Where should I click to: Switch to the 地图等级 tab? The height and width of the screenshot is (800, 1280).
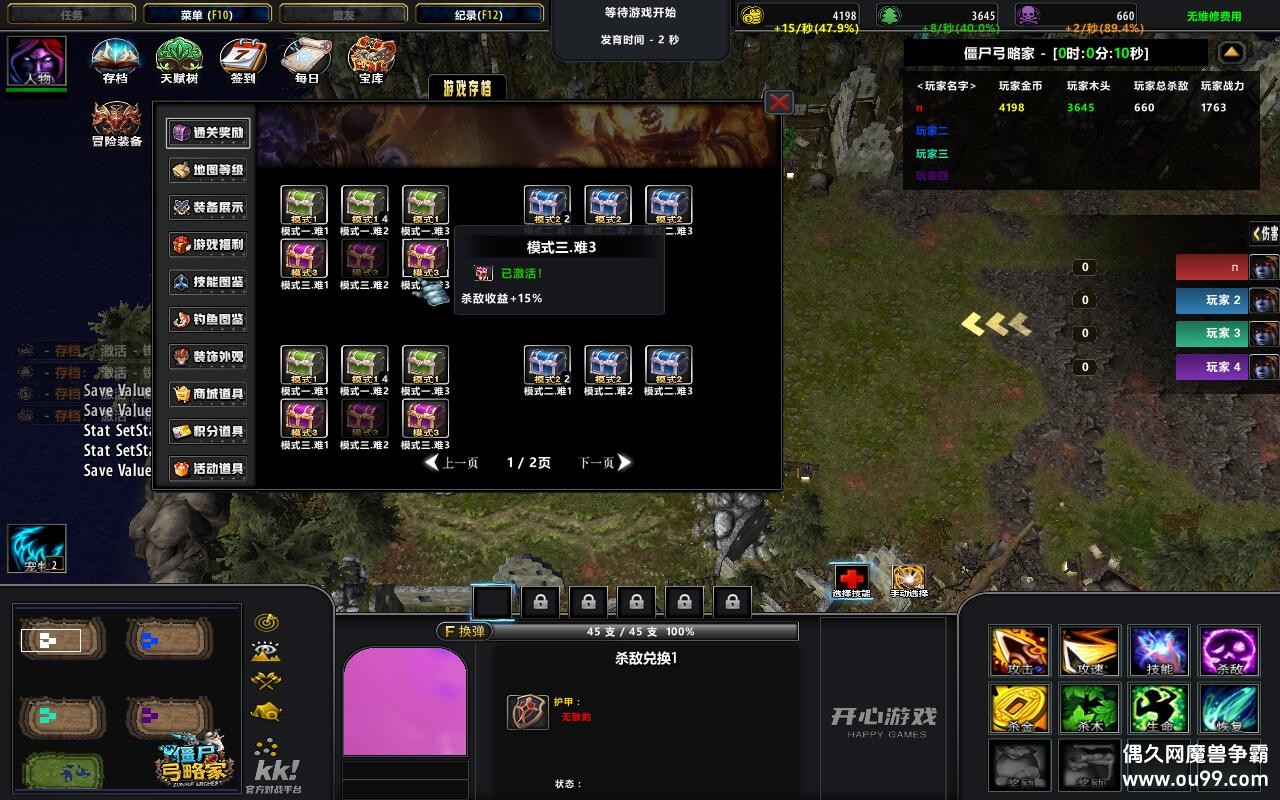point(208,170)
